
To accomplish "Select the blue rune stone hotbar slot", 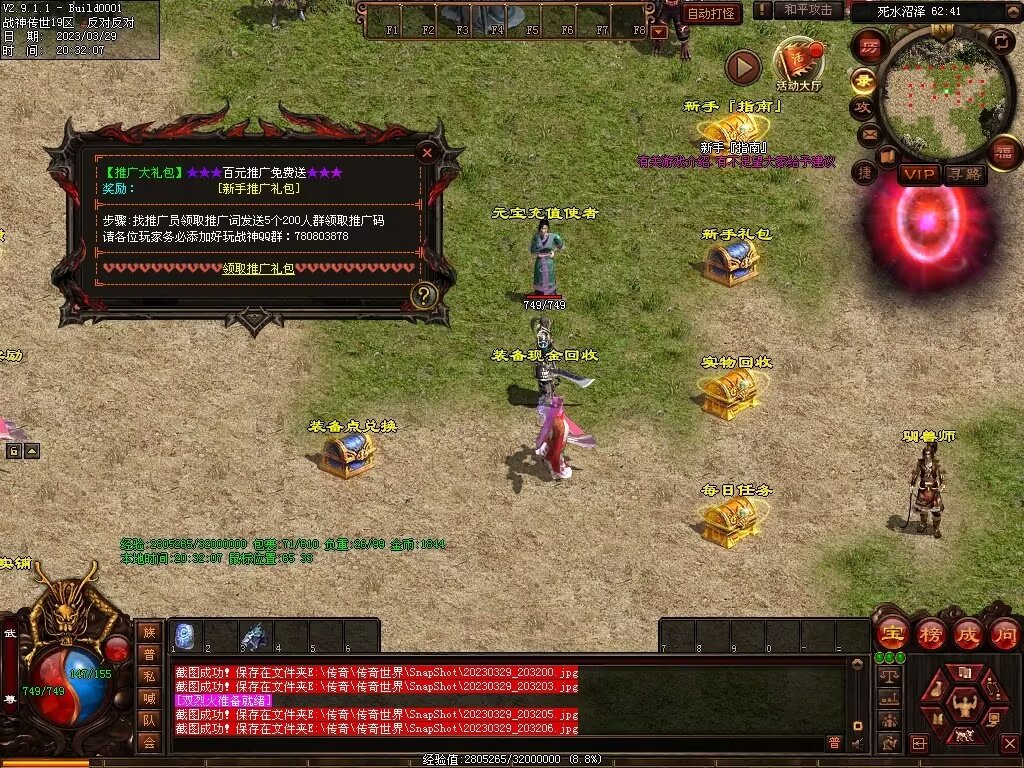I will pos(184,636).
